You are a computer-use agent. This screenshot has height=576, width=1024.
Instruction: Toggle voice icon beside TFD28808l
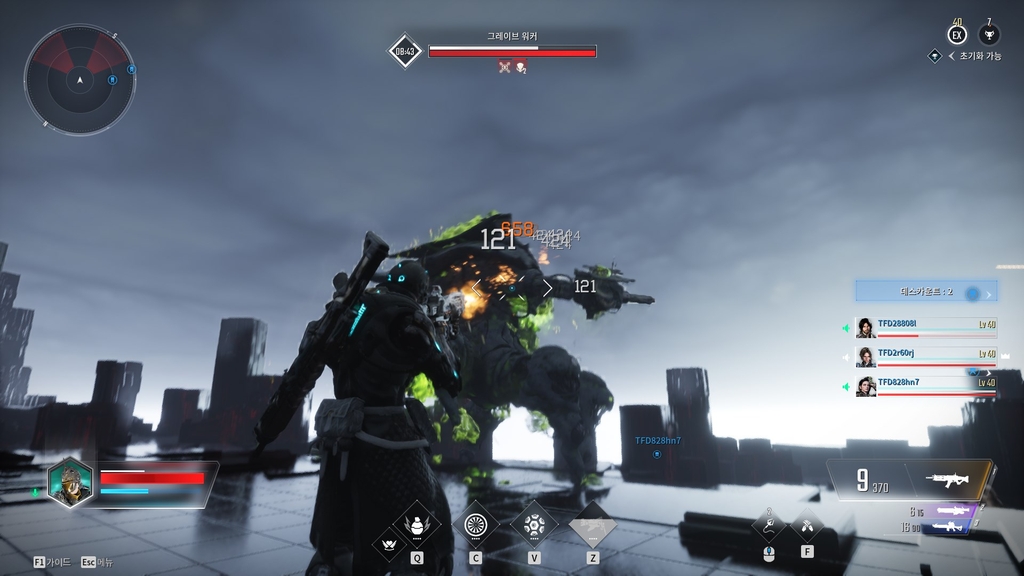(x=846, y=328)
